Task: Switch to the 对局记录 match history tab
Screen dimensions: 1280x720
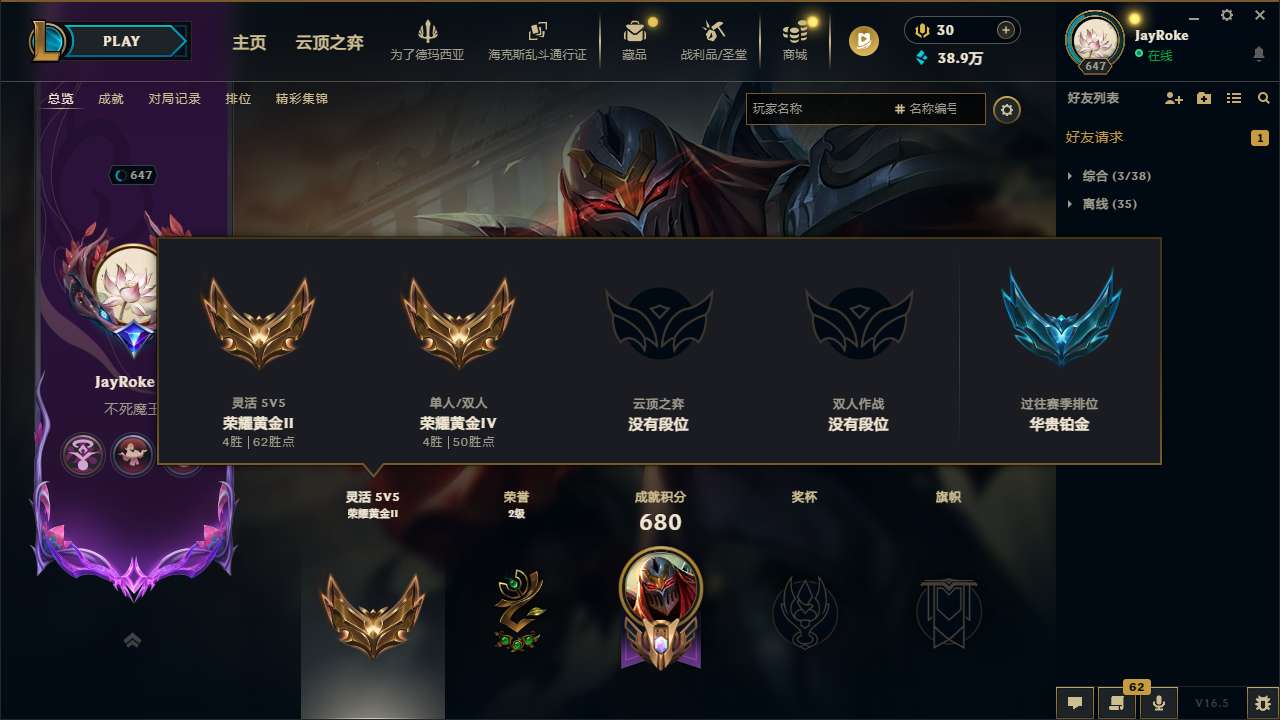Action: click(x=173, y=98)
